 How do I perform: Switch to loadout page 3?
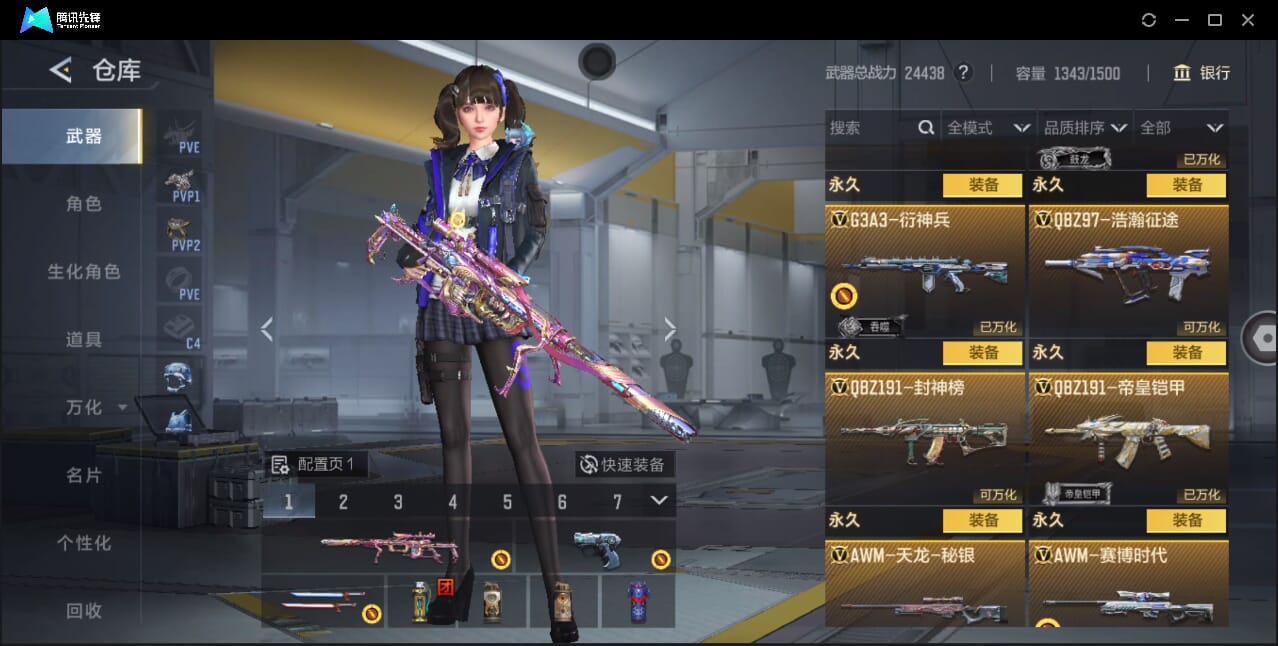coord(398,502)
